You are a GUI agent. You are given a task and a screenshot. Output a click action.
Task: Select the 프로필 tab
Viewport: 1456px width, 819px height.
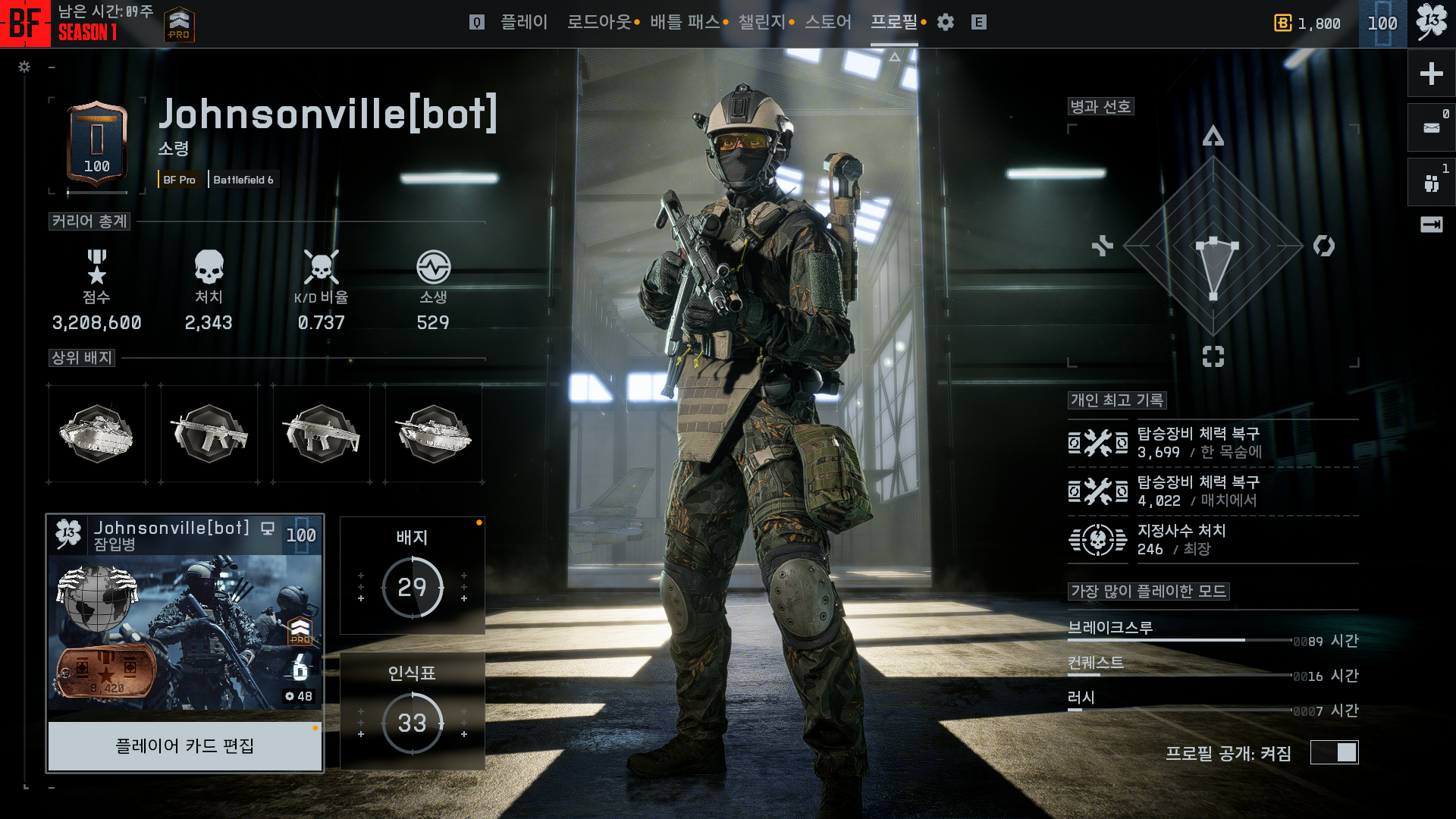click(893, 23)
